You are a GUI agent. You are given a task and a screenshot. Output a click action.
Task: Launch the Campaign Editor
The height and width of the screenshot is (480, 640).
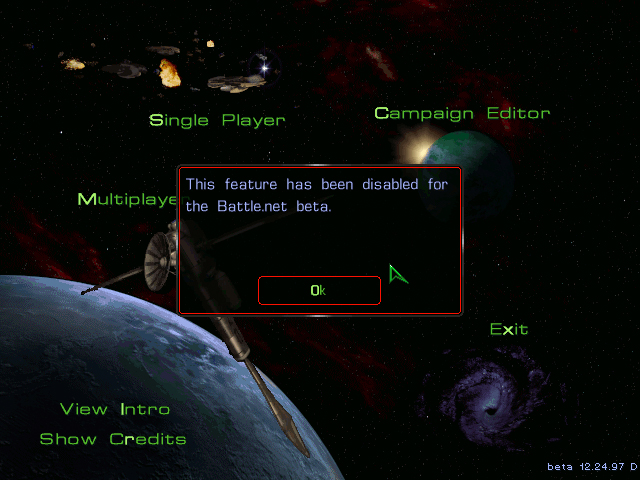tap(462, 114)
